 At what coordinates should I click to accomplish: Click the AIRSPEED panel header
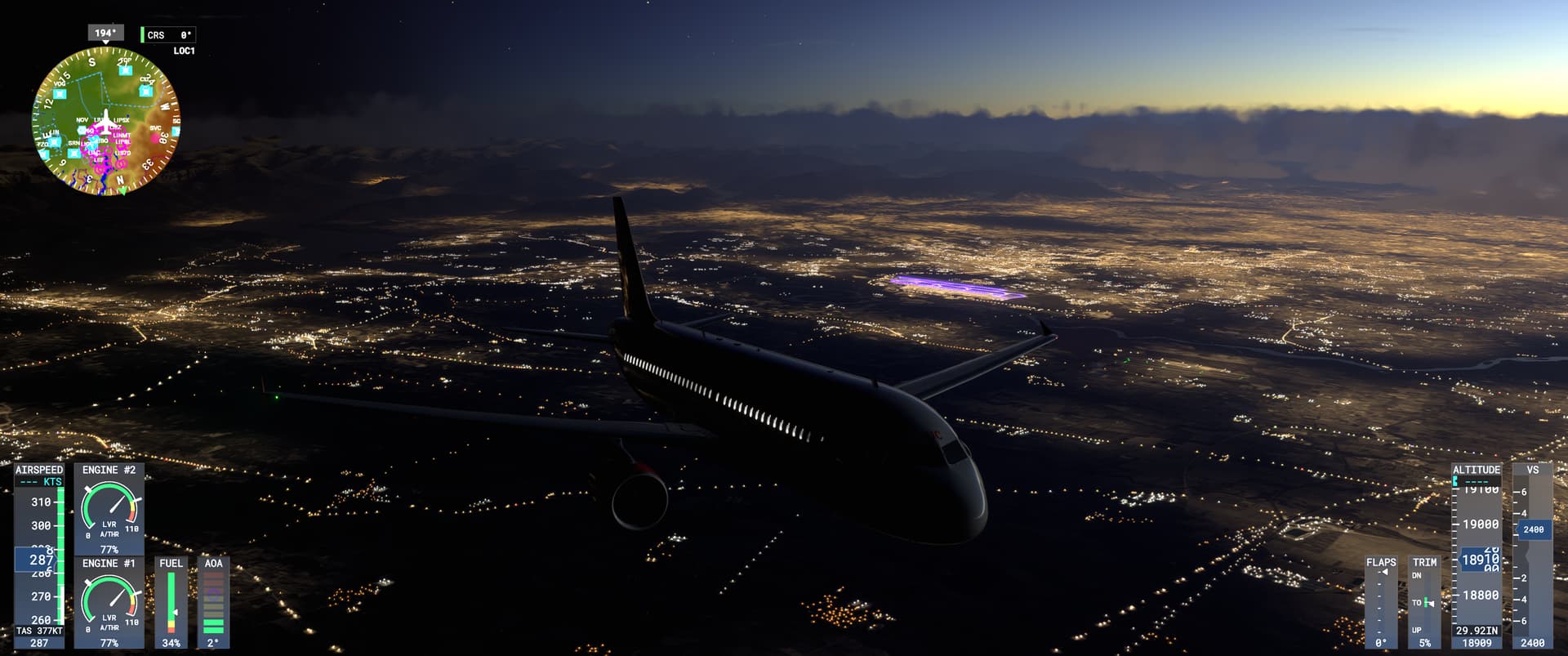coord(38,471)
